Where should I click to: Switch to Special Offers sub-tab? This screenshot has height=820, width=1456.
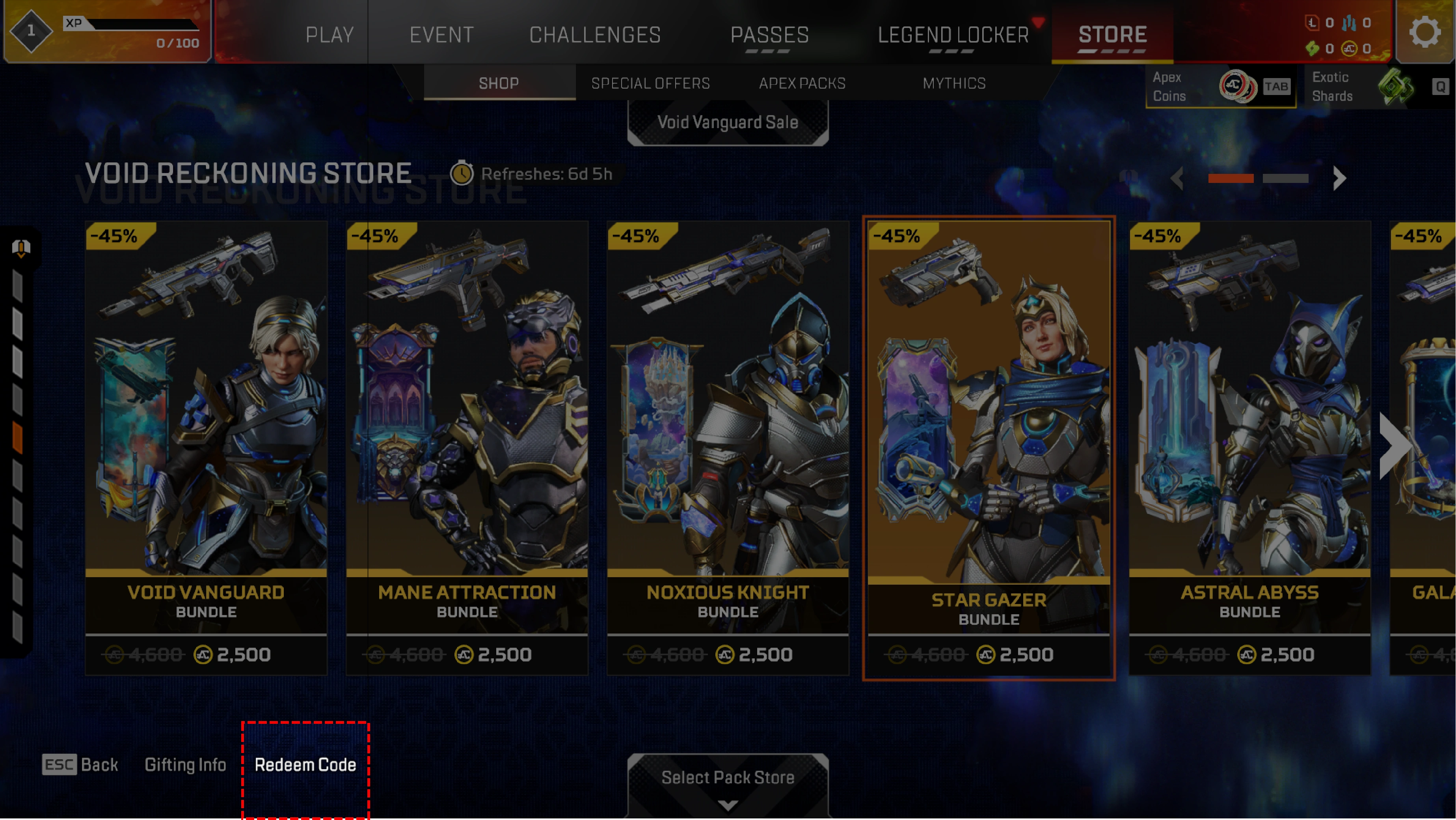pos(650,83)
